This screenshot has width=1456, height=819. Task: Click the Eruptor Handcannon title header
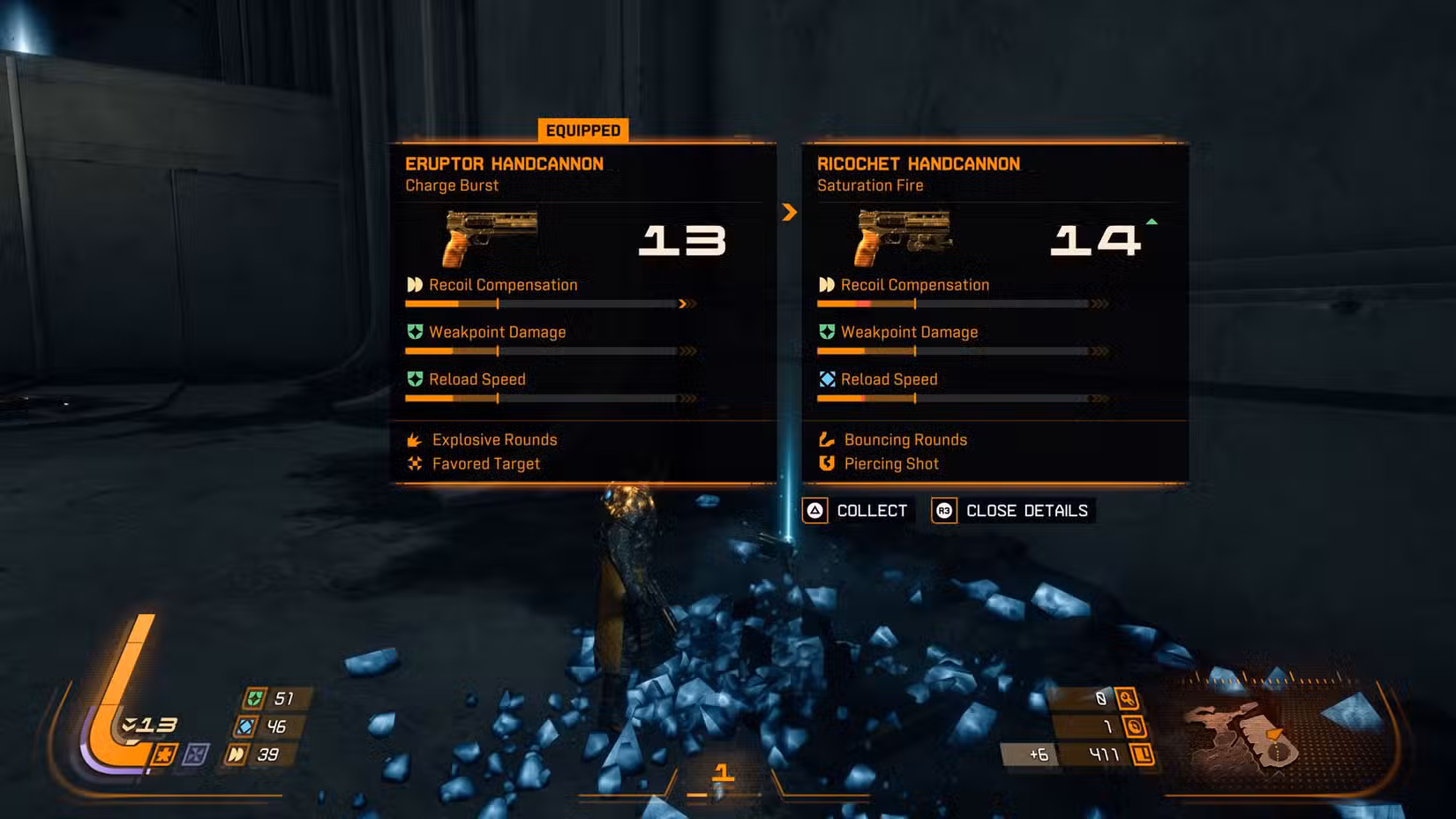504,163
